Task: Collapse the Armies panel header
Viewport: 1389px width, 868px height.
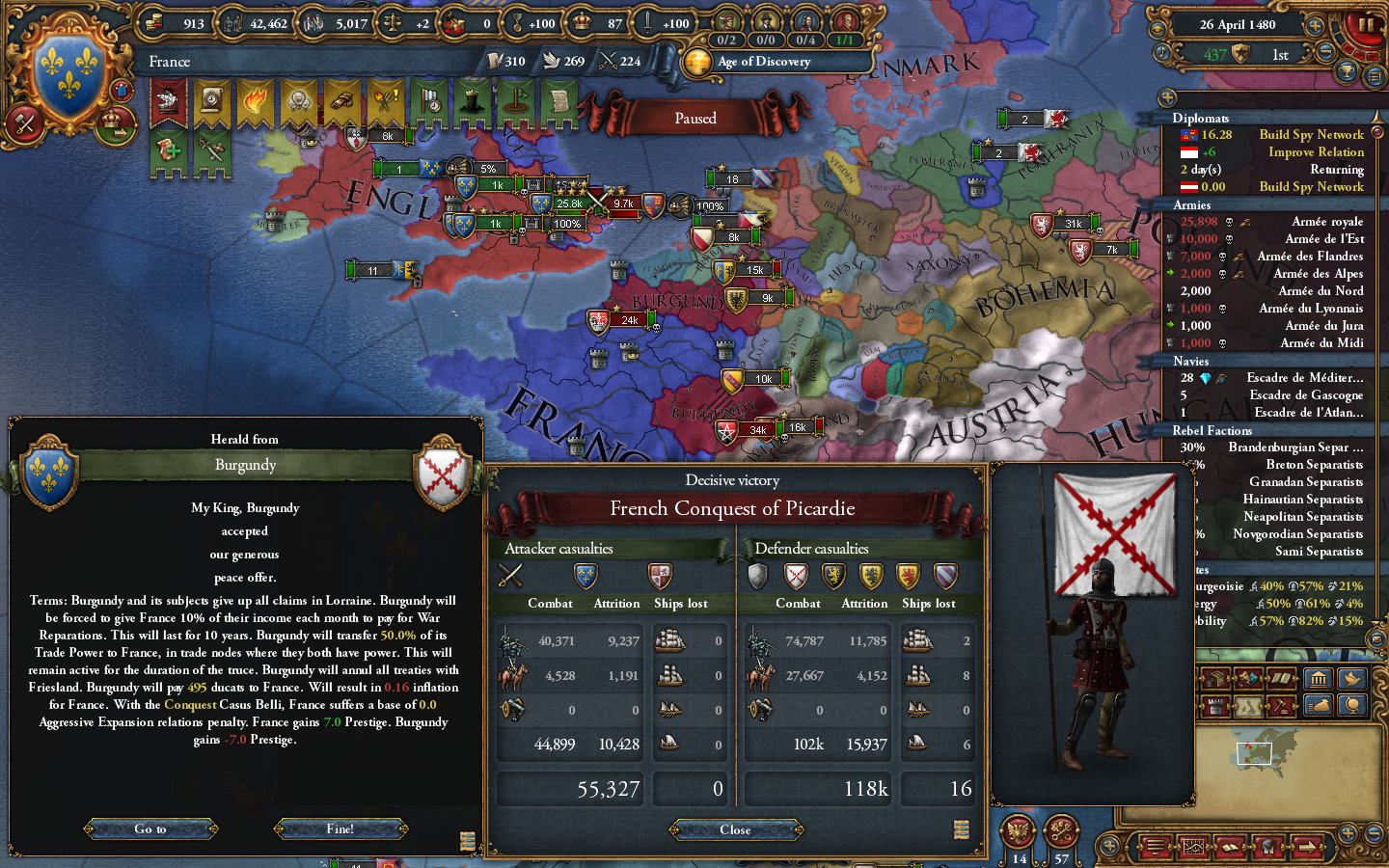Action: [1193, 205]
